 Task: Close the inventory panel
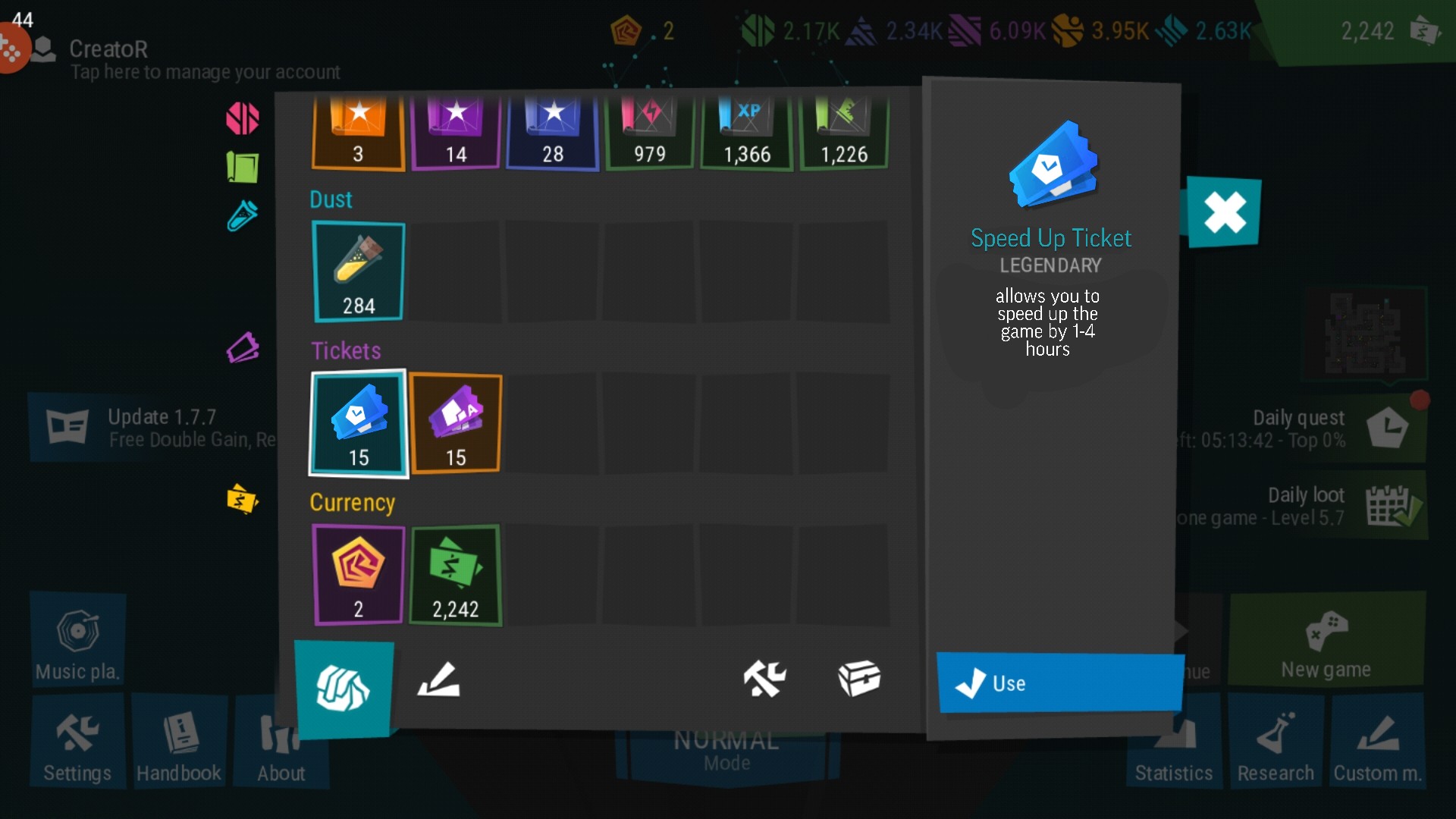pos(1224,212)
